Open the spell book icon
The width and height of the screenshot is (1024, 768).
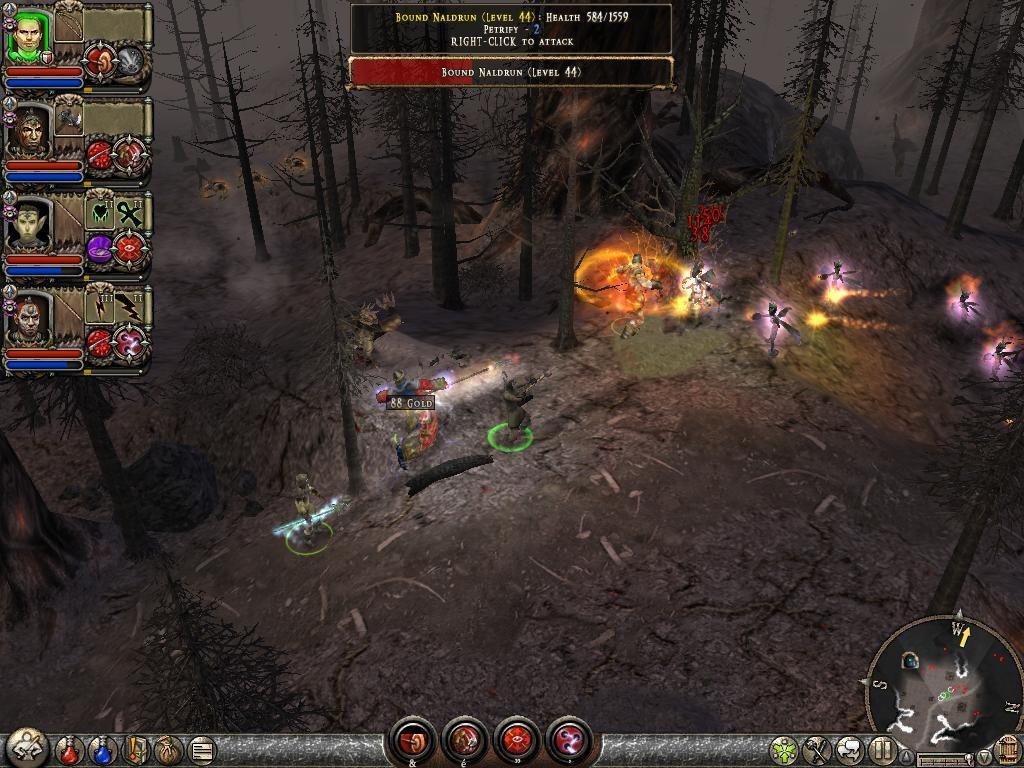click(x=135, y=749)
